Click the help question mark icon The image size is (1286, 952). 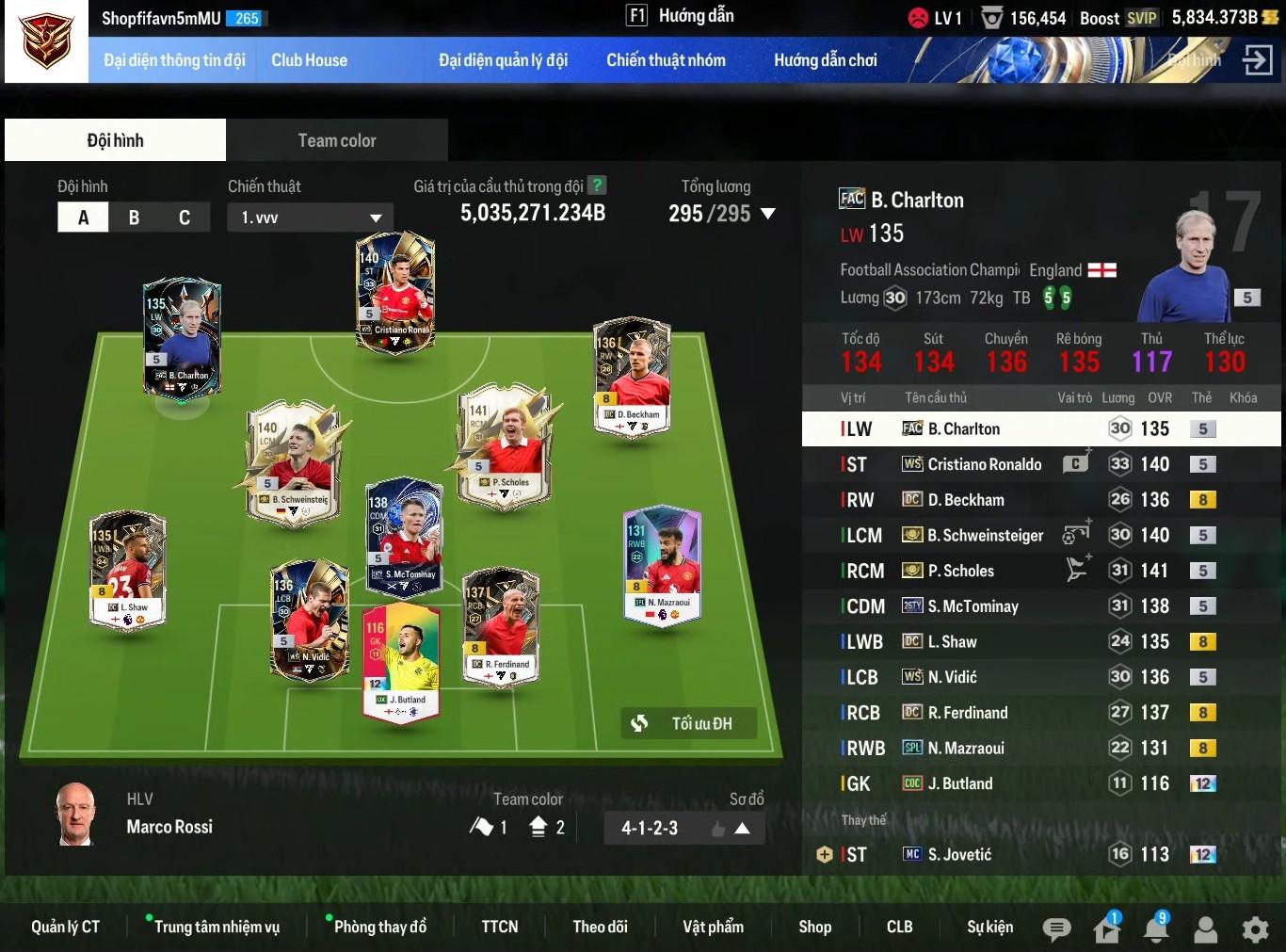coord(597,186)
